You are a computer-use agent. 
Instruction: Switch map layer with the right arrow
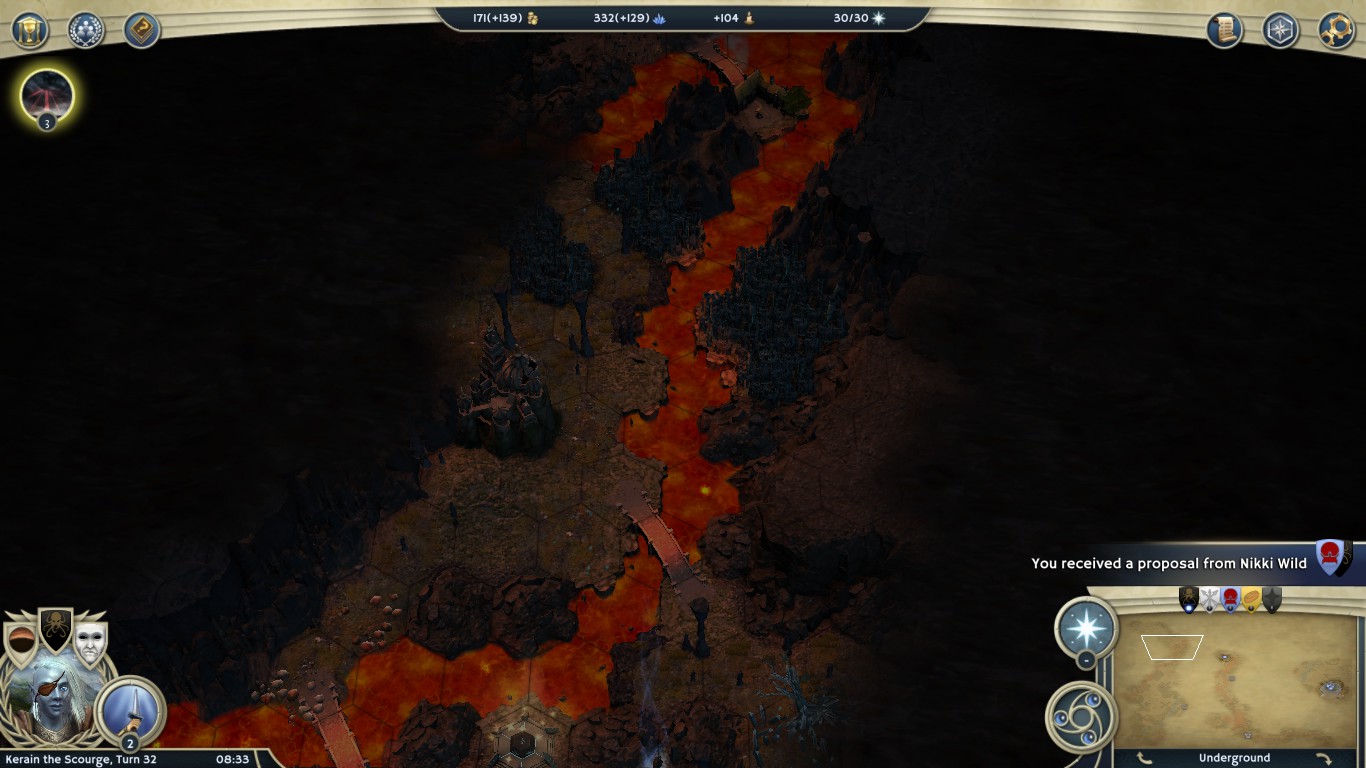coord(1323,758)
